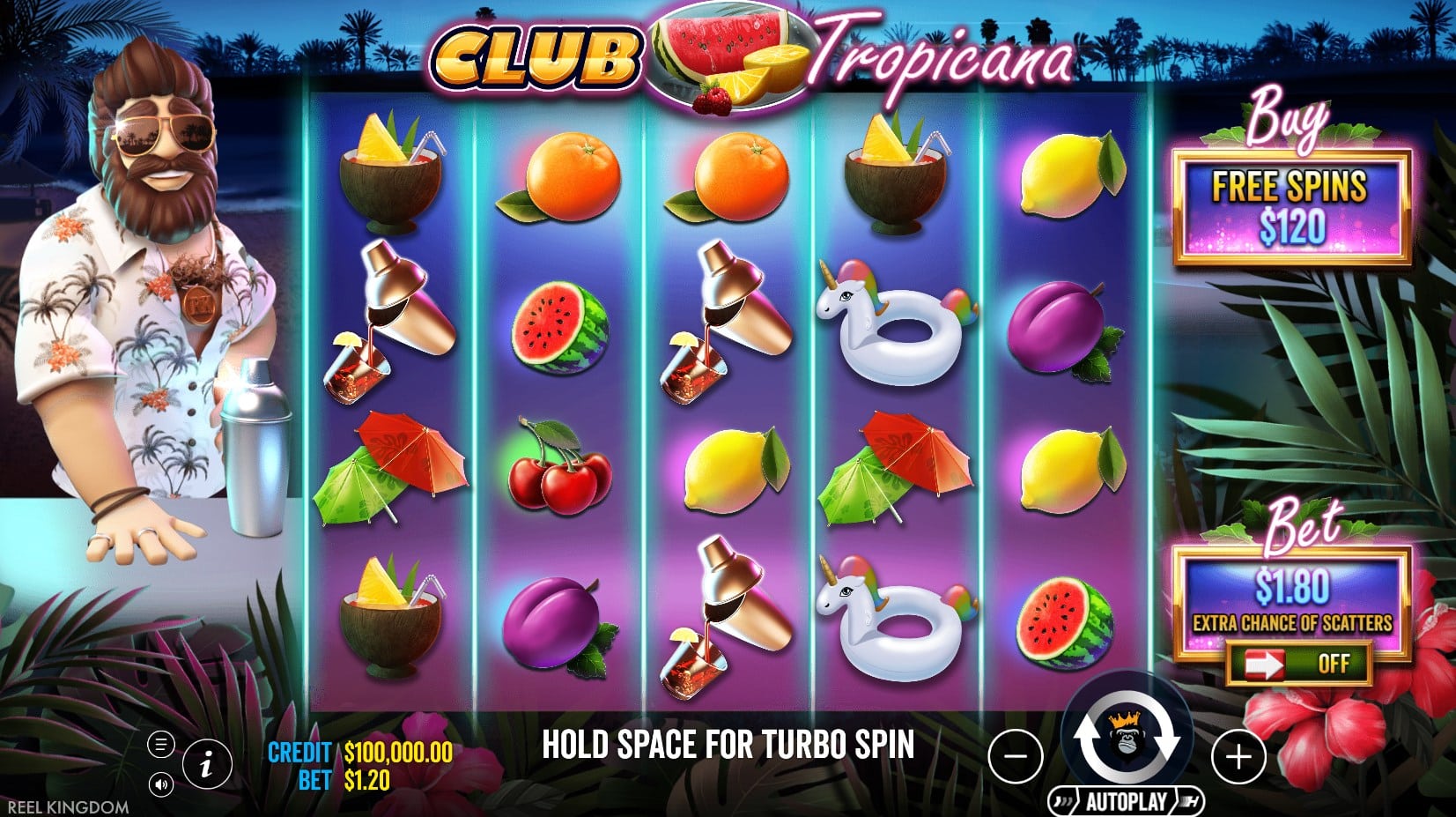
Task: Mute sound with the speaker icon
Action: pos(160,784)
